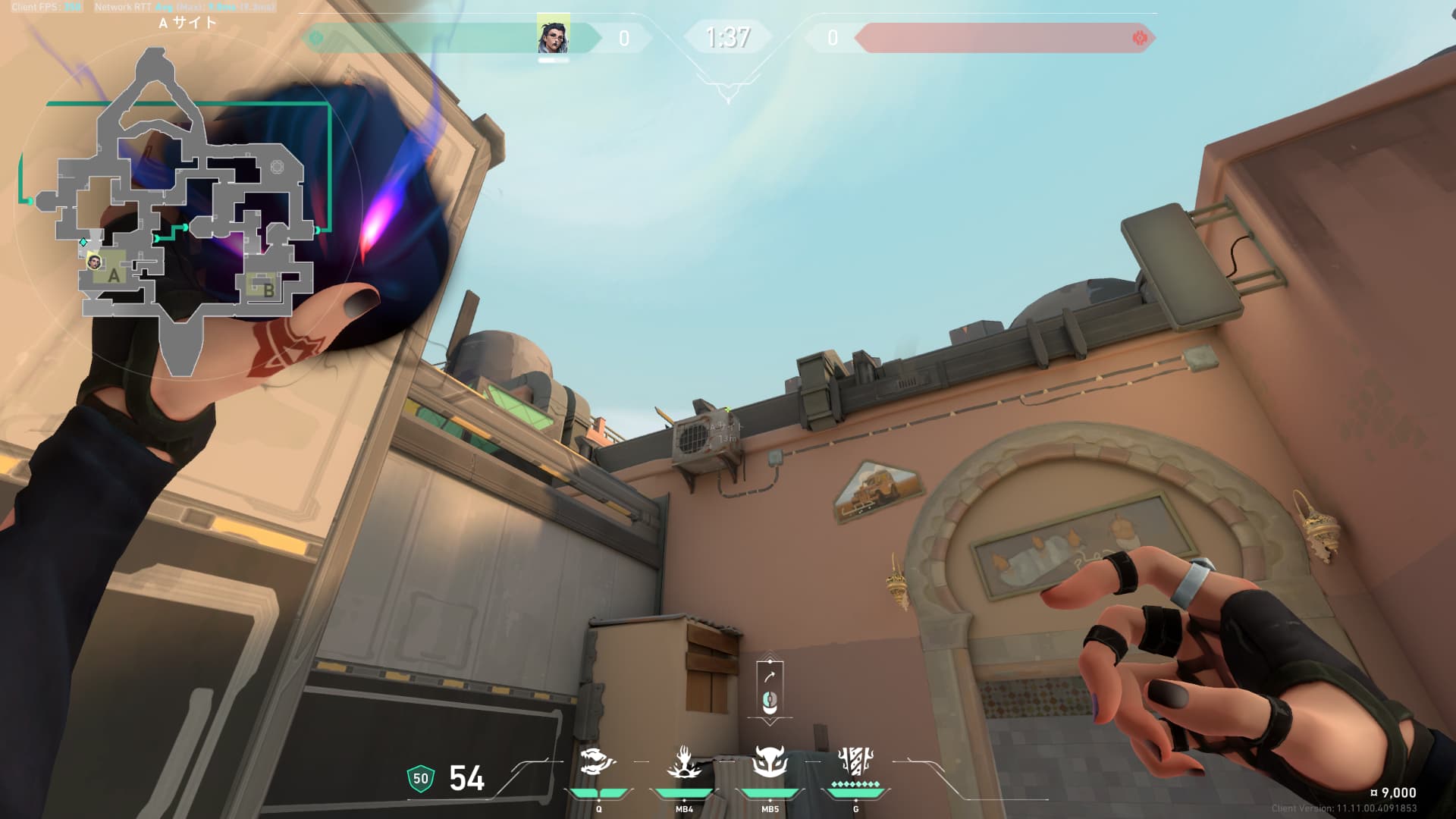Click the player agent marker on the minimap
1456x819 pixels.
pyautogui.click(x=94, y=262)
